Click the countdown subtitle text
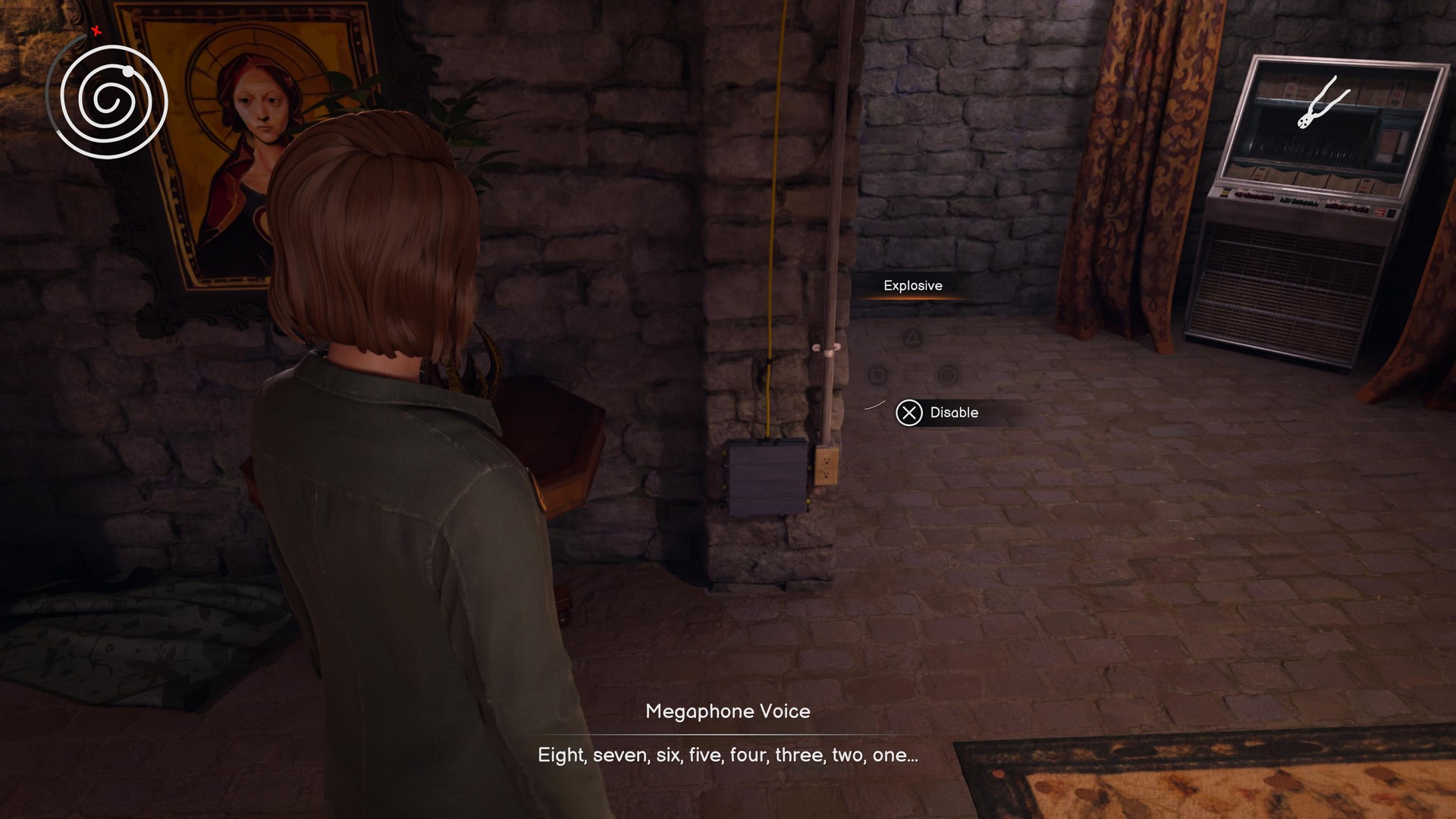The width and height of the screenshot is (1456, 819). coord(726,755)
